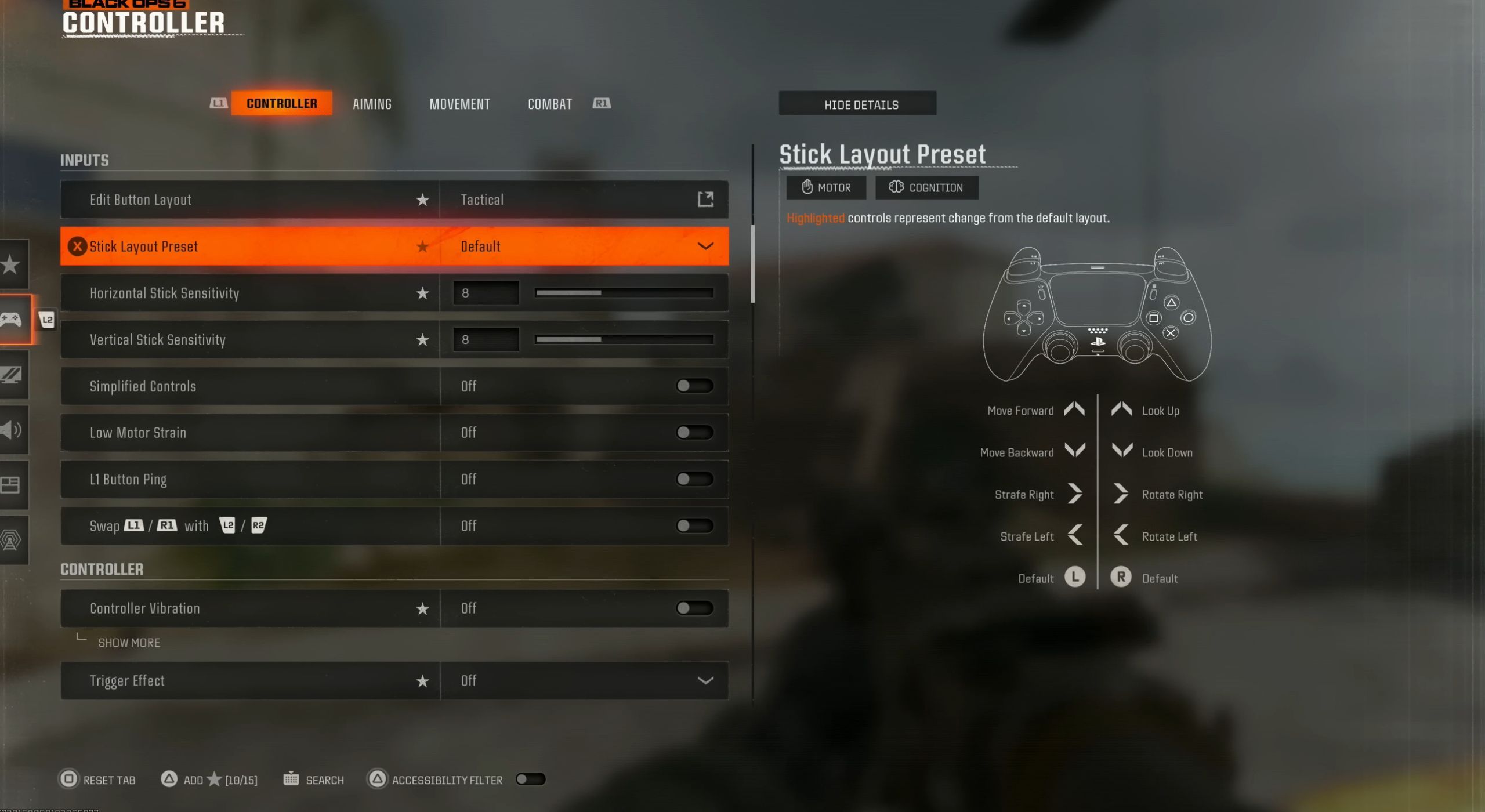Show more Controller Vibration options
This screenshot has height=812, width=1485.
point(129,643)
